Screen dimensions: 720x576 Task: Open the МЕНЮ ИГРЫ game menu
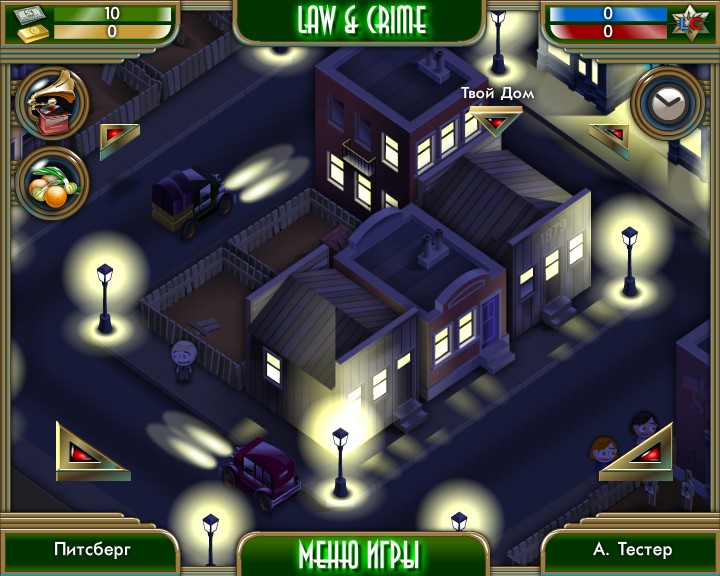359,553
